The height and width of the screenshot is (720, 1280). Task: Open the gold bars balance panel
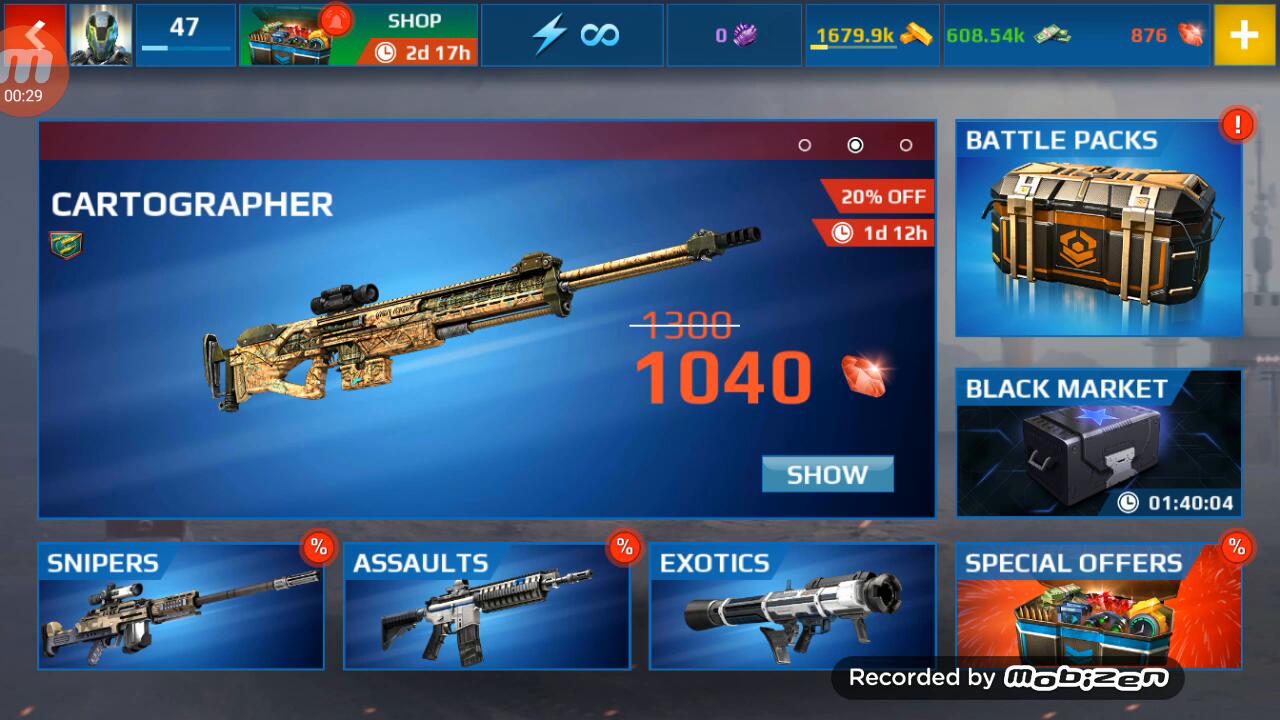pos(873,35)
